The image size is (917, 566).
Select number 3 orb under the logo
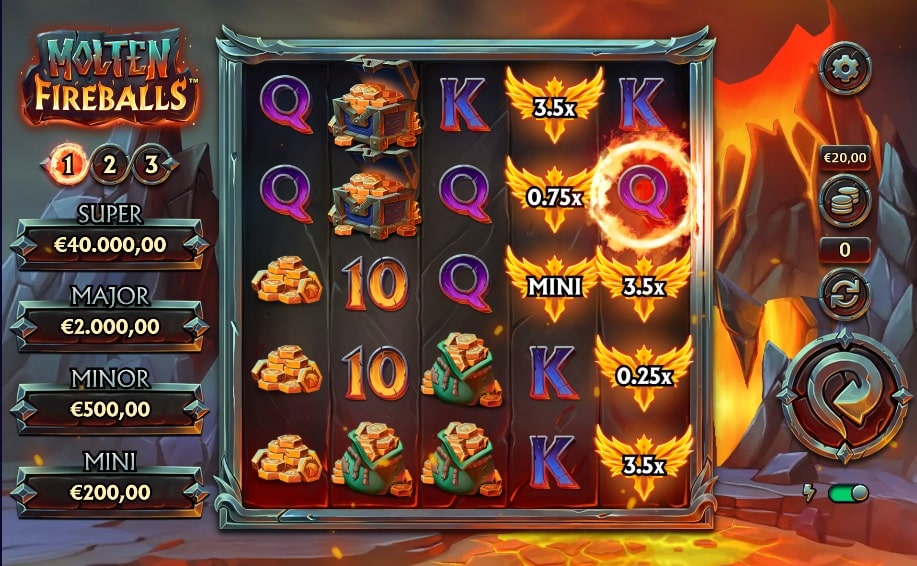pyautogui.click(x=151, y=165)
